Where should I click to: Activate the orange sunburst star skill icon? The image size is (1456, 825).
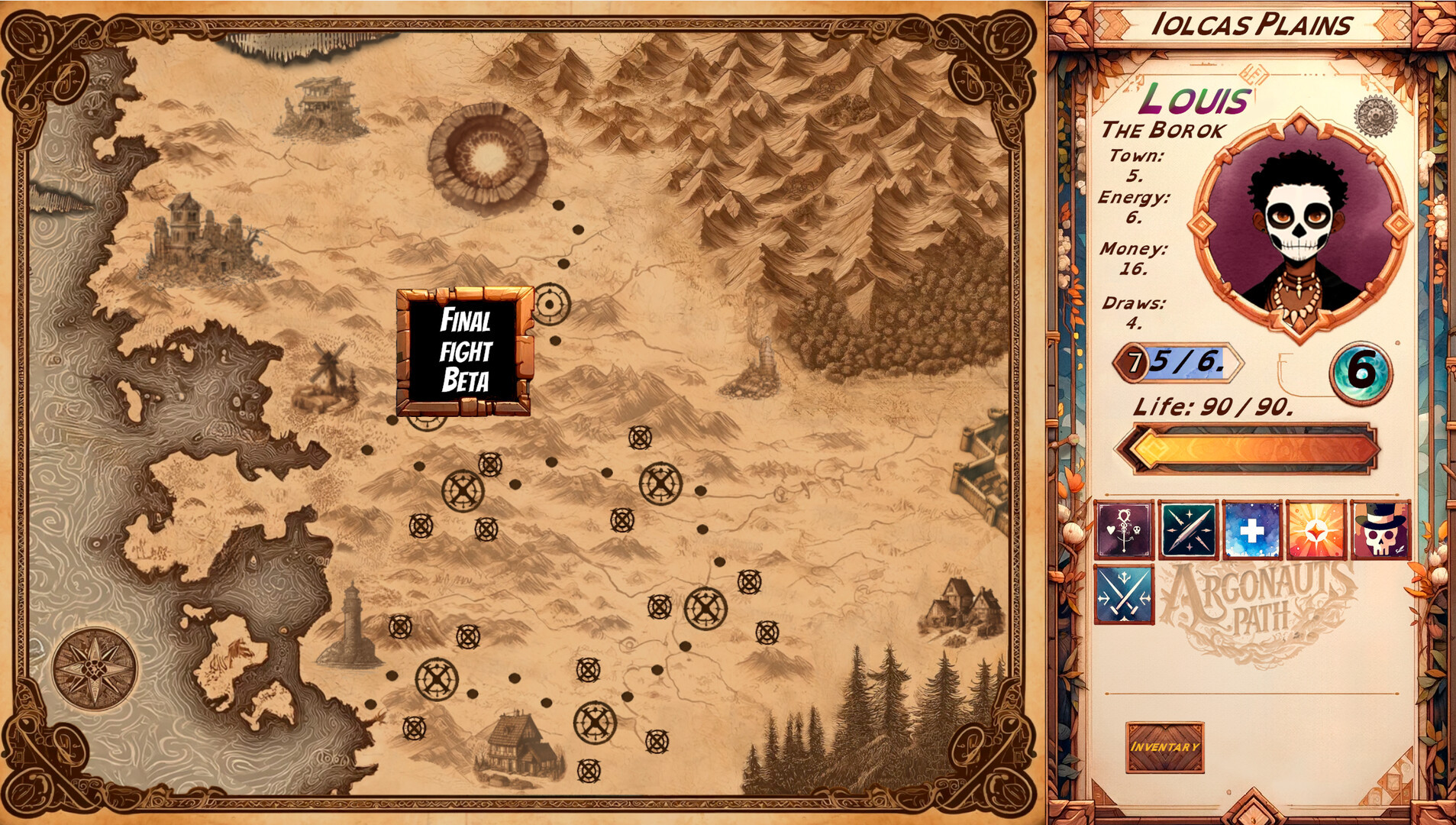[x=1316, y=529]
